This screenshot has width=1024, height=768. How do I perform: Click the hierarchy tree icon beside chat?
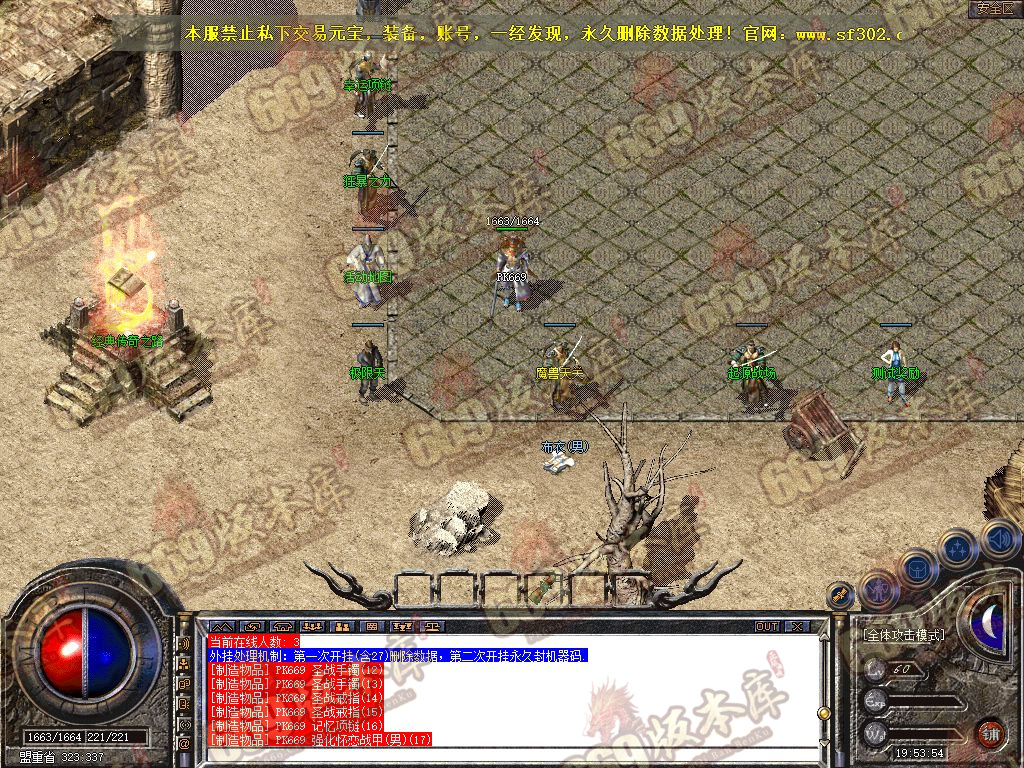pyautogui.click(x=185, y=662)
